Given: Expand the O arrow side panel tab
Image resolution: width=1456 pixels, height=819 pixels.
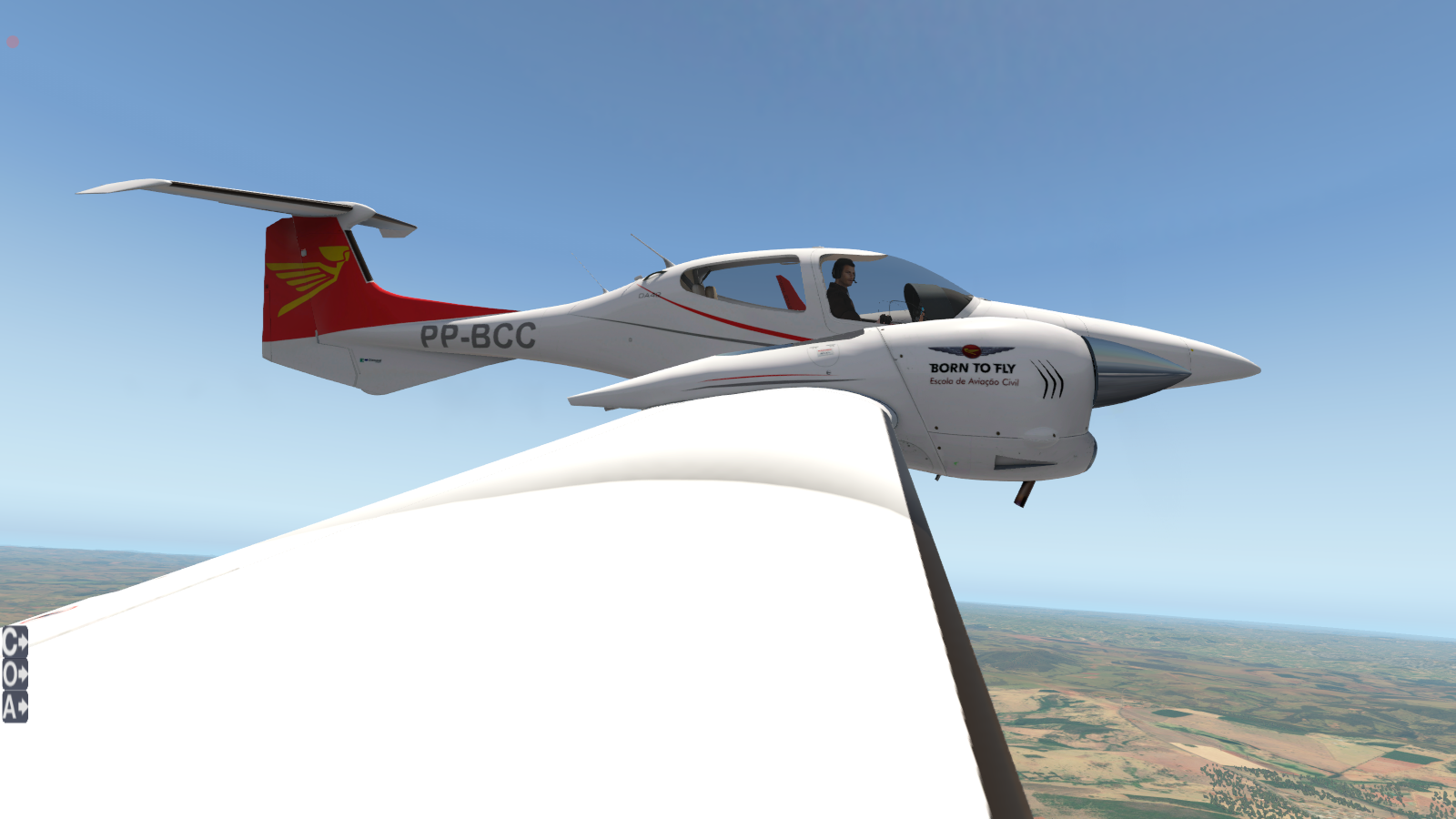Looking at the screenshot, I should point(15,674).
